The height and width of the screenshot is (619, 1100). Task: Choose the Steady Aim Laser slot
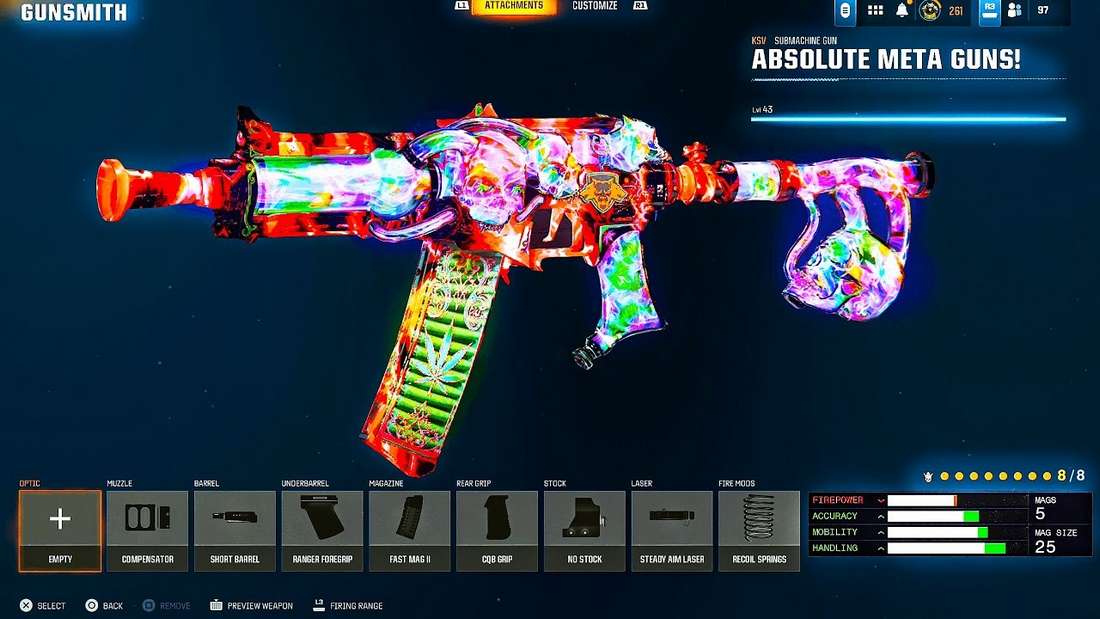(671, 530)
